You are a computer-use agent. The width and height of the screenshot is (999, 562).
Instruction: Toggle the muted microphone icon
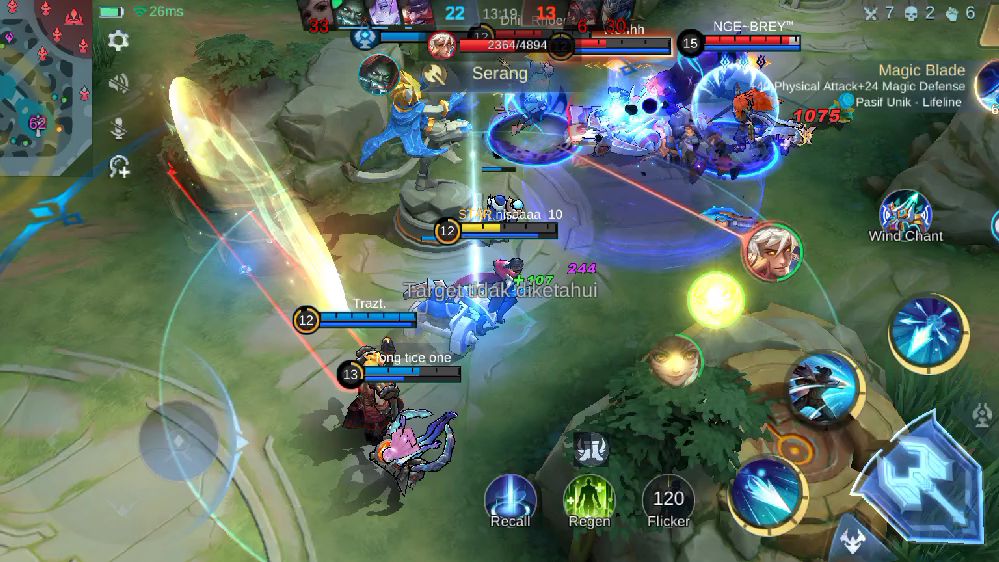(118, 127)
